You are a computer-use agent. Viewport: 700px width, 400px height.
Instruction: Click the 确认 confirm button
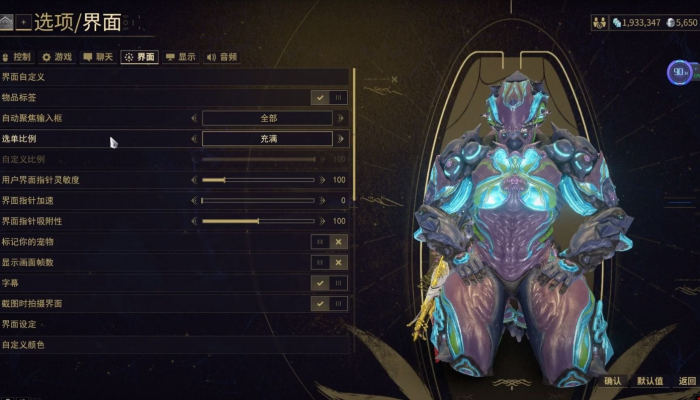pyautogui.click(x=613, y=381)
